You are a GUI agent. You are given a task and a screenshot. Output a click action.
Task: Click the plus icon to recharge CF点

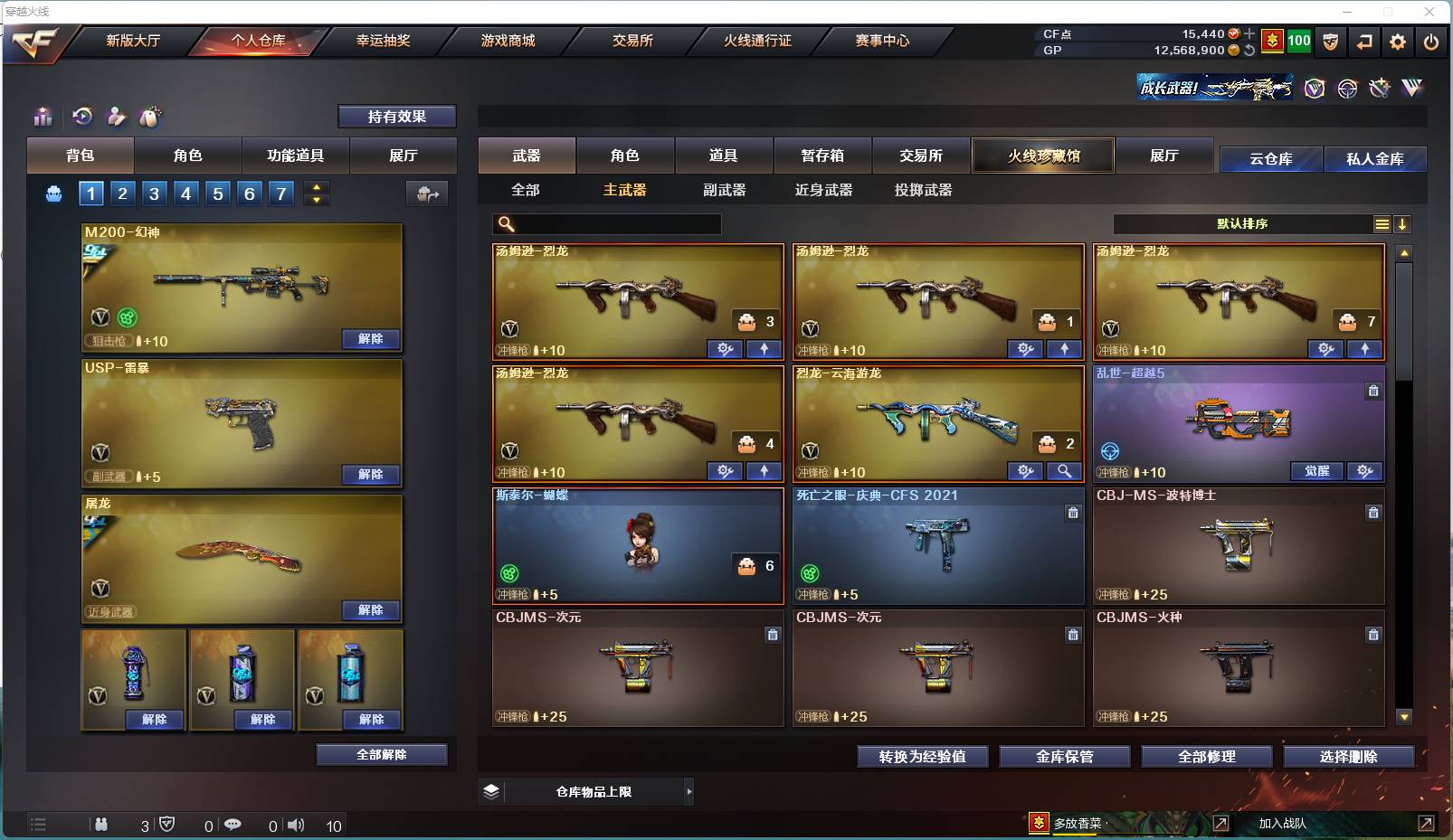pos(1249,33)
